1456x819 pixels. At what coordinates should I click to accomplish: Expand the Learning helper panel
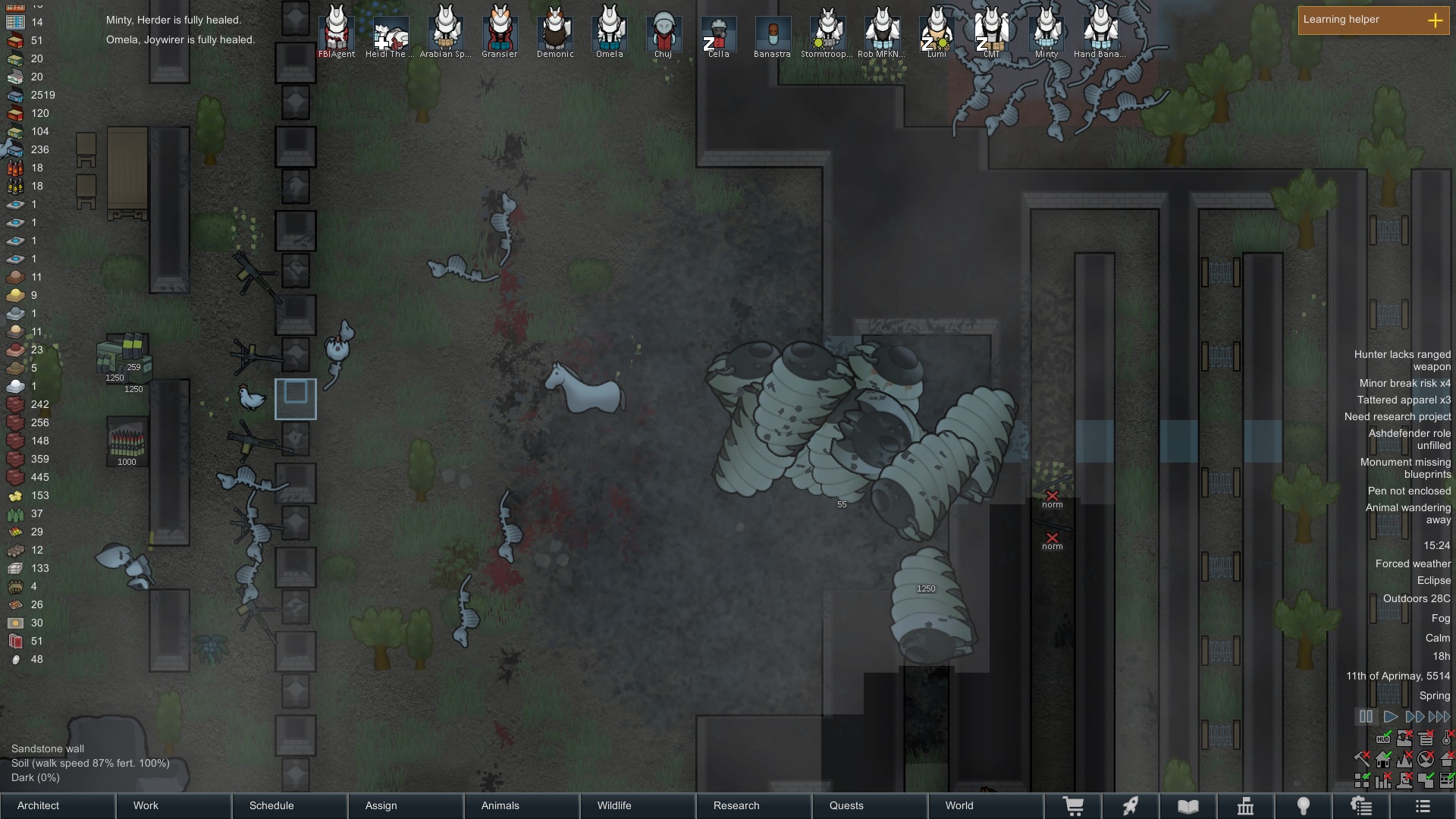coord(1435,20)
